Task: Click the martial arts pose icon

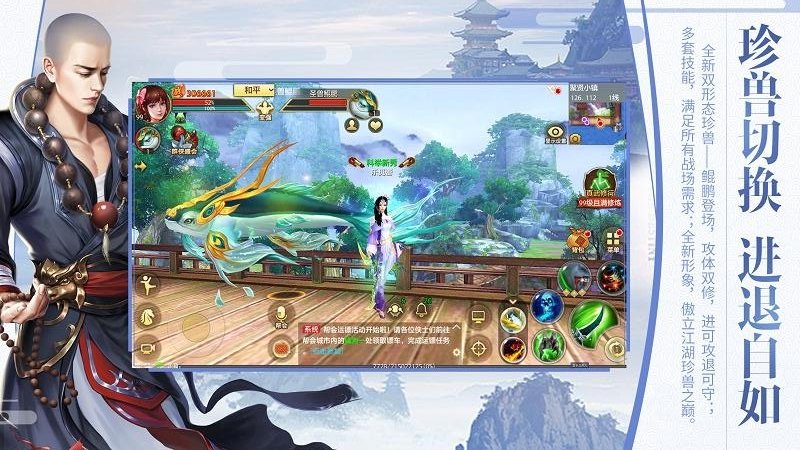Action: tap(149, 284)
